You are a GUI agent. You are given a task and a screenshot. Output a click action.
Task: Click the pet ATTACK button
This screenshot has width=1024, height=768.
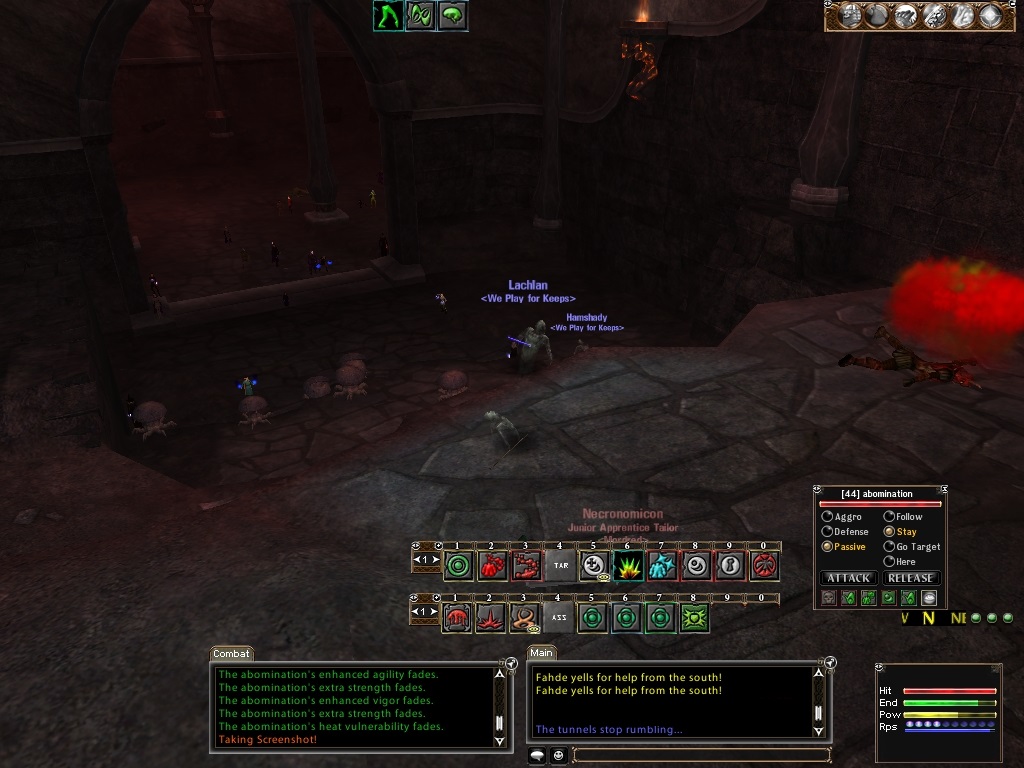[x=849, y=578]
